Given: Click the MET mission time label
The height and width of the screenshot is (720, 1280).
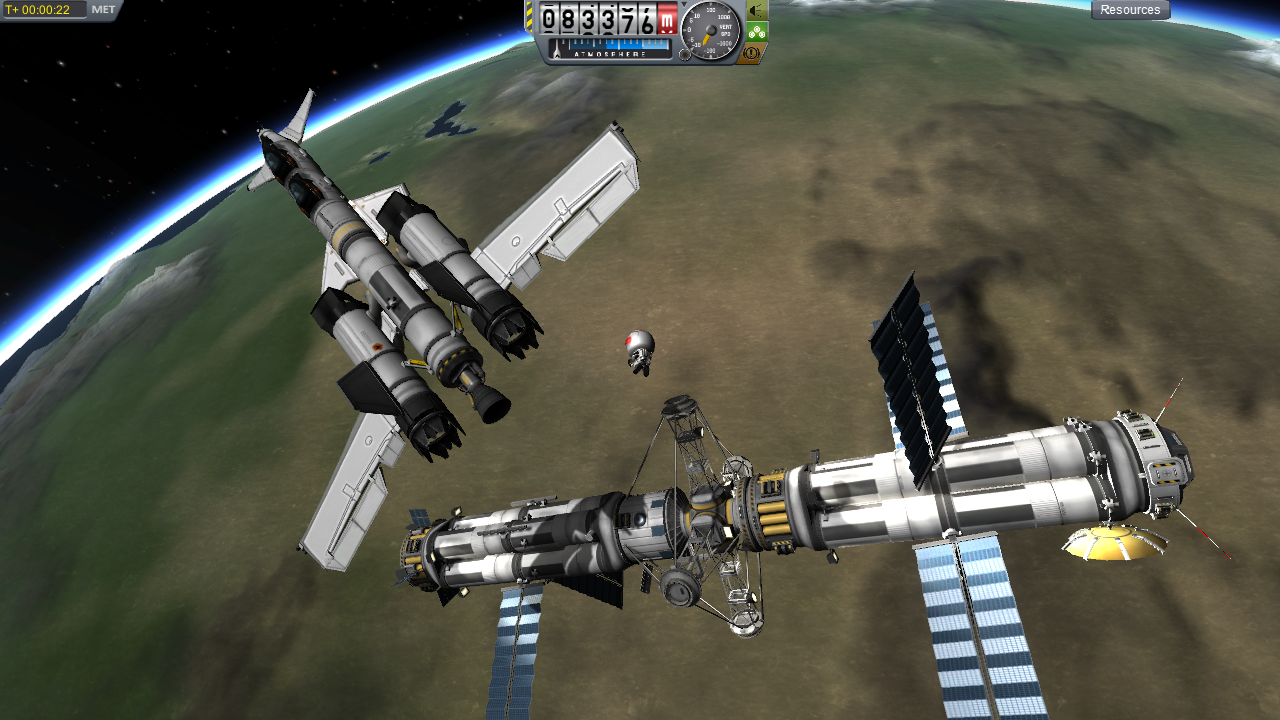Looking at the screenshot, I should (103, 10).
